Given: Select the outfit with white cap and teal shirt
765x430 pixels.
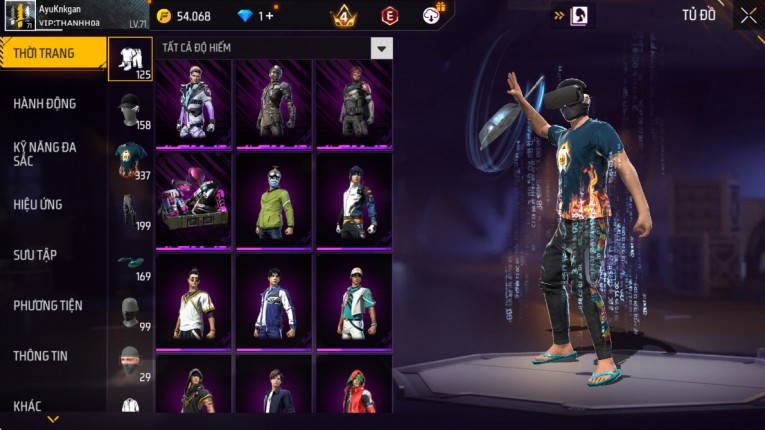Looking at the screenshot, I should point(353,300).
